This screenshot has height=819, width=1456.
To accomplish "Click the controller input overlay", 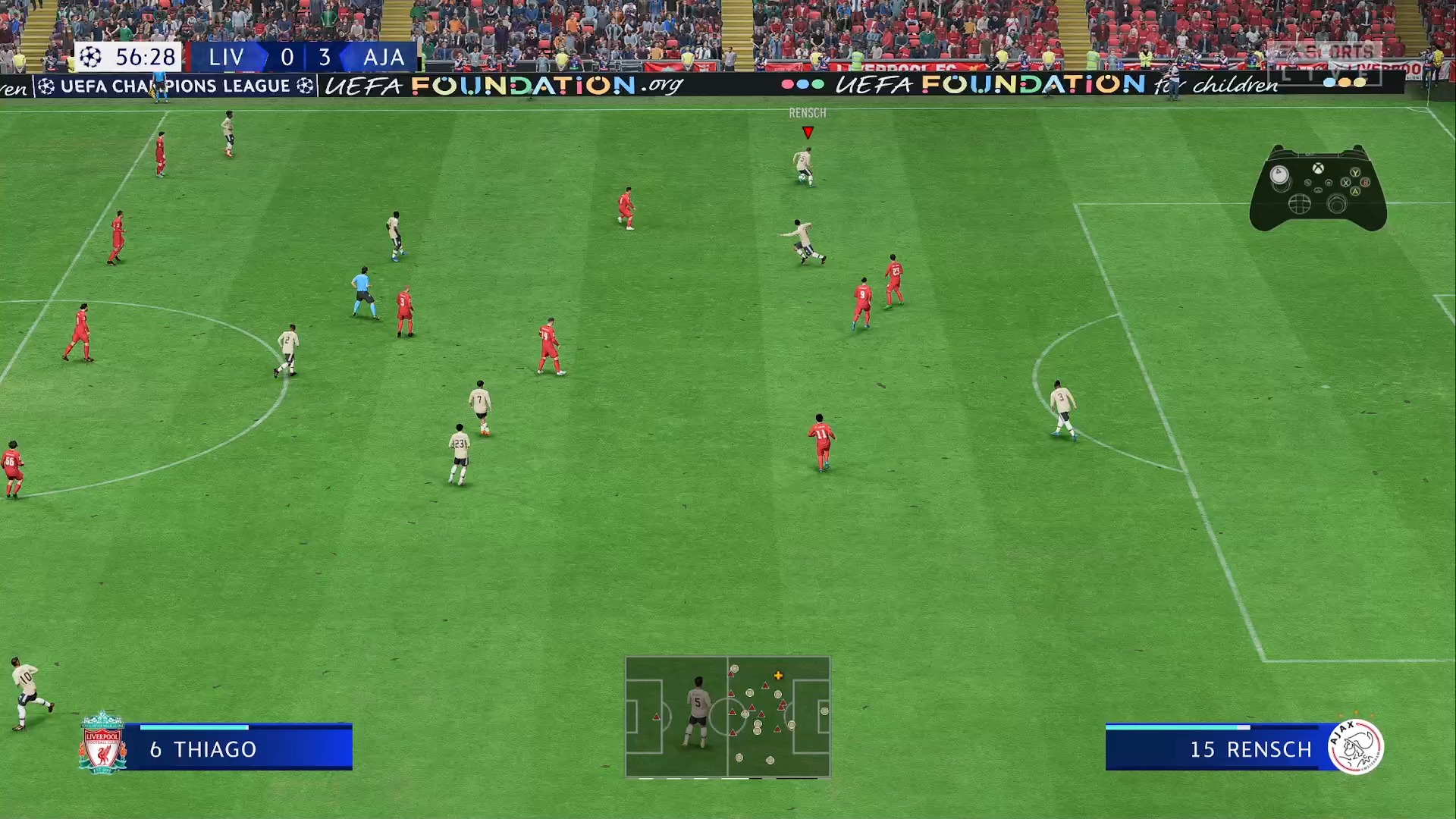I will click(x=1318, y=188).
